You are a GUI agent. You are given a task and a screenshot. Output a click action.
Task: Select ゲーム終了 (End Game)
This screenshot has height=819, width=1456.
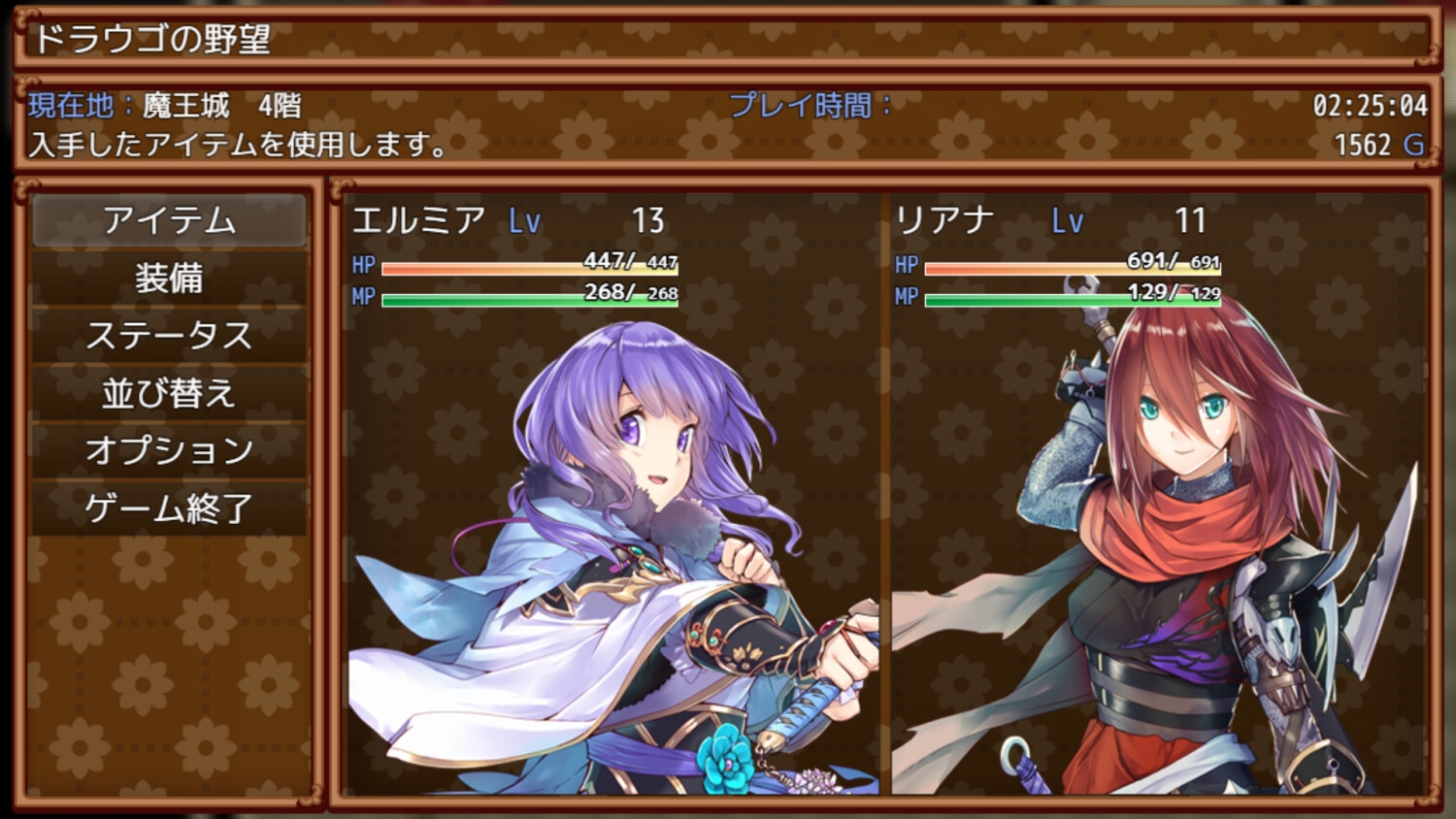169,508
